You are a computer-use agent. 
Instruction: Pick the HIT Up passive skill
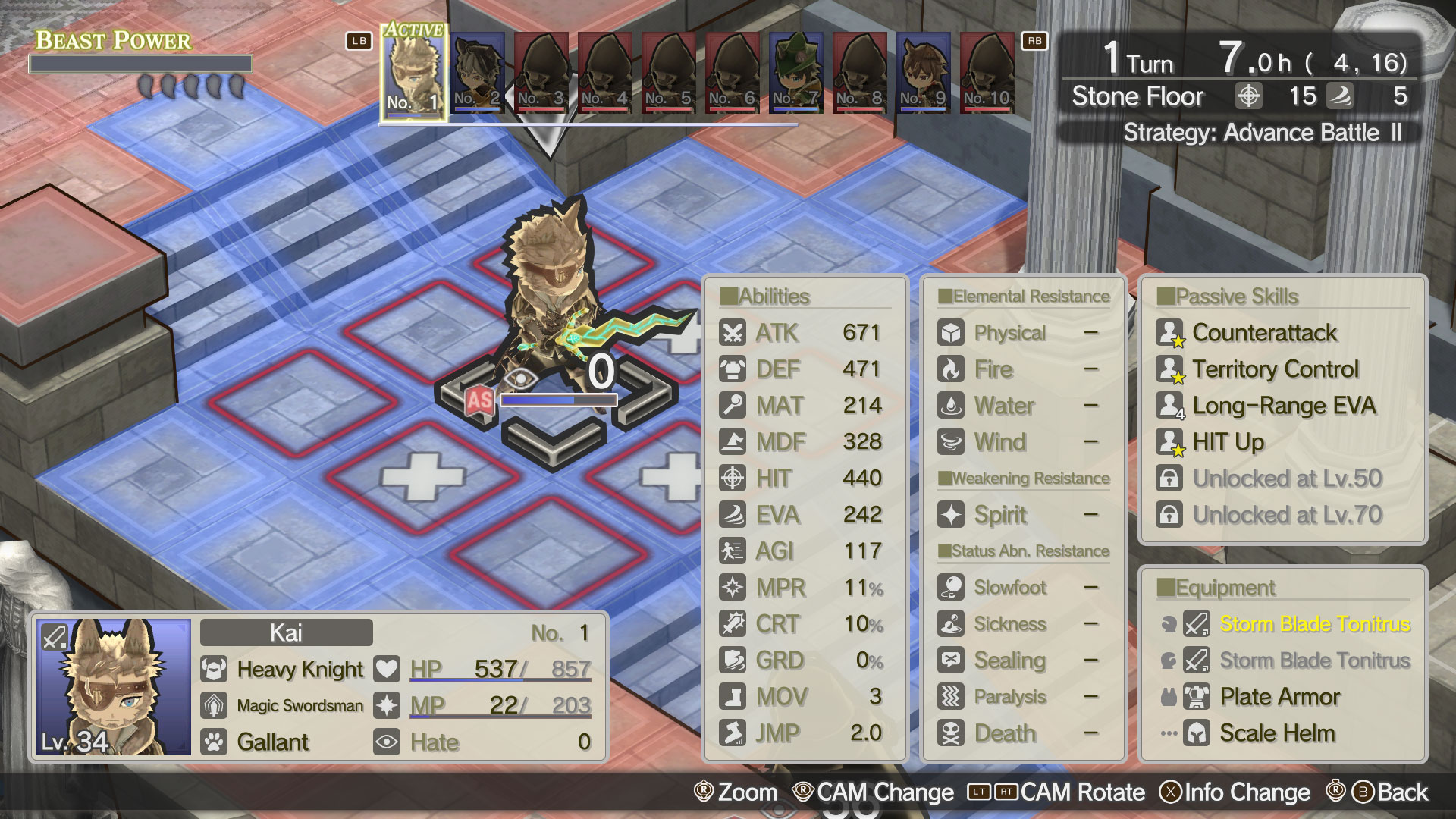click(x=1228, y=442)
